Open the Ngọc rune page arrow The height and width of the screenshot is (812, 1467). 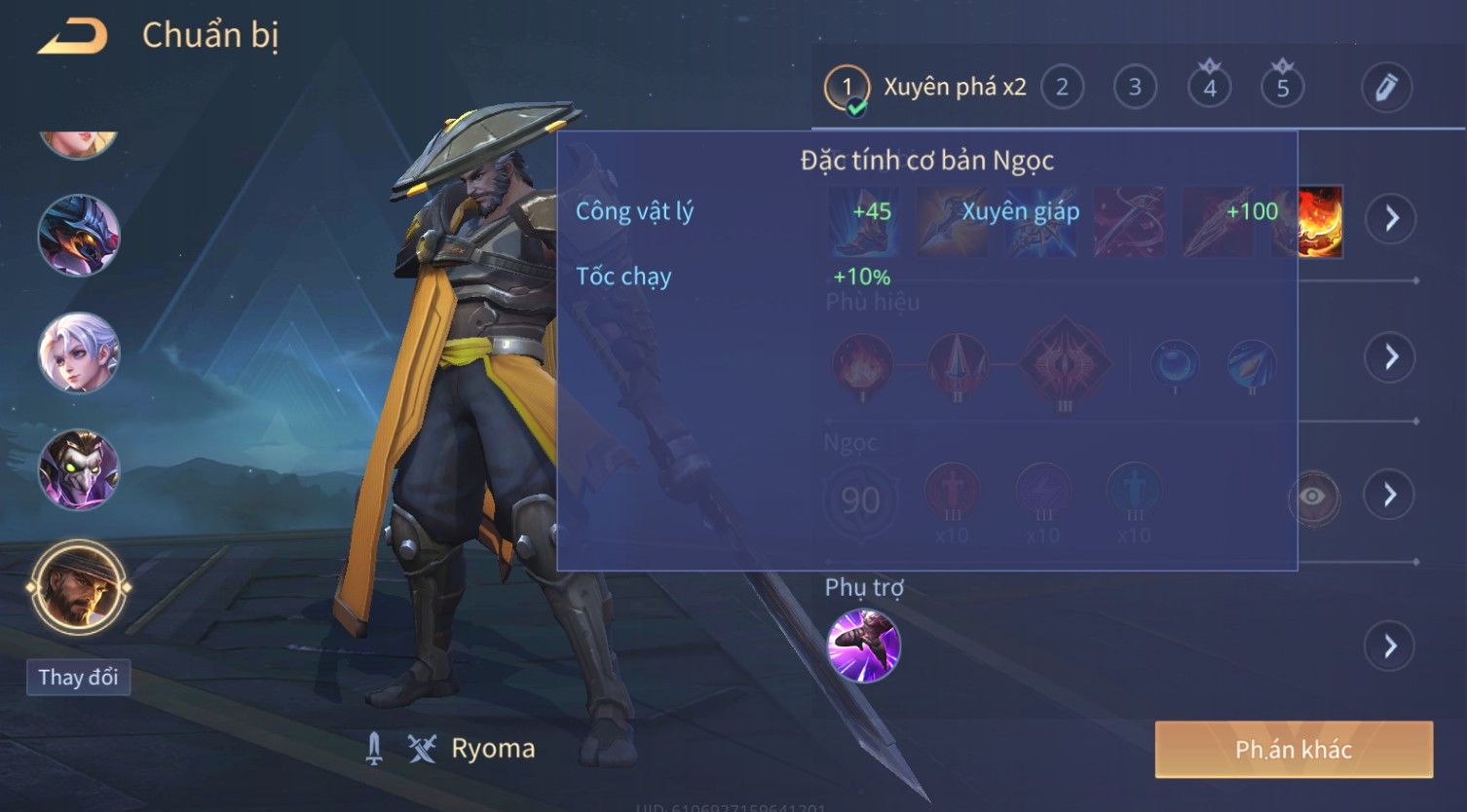click(x=1390, y=495)
